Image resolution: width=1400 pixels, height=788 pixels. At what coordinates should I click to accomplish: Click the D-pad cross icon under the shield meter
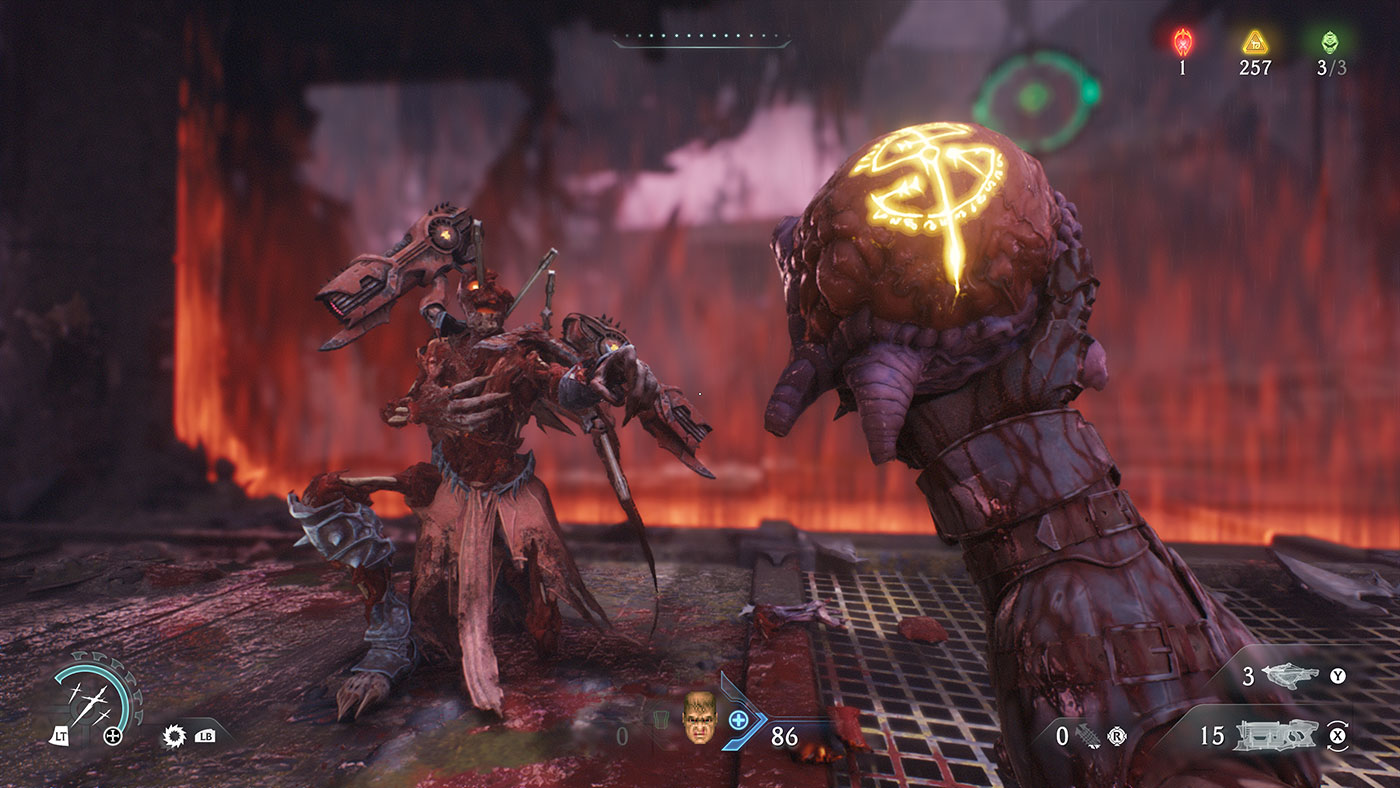pyautogui.click(x=113, y=736)
